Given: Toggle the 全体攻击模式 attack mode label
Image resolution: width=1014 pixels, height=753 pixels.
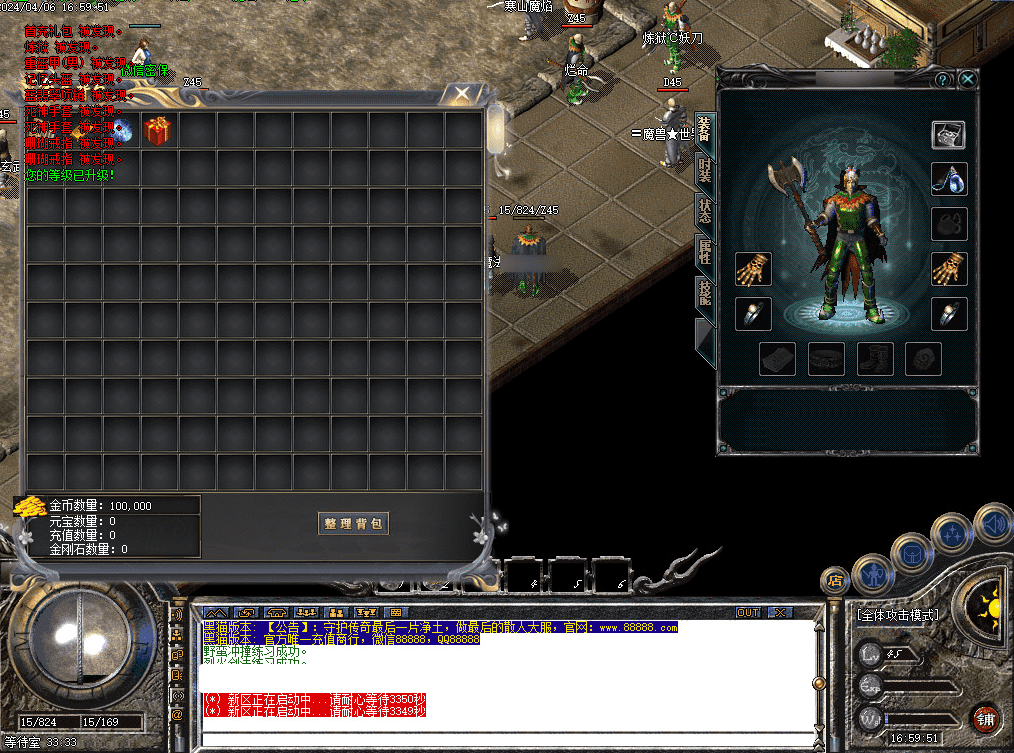Looking at the screenshot, I should (899, 614).
